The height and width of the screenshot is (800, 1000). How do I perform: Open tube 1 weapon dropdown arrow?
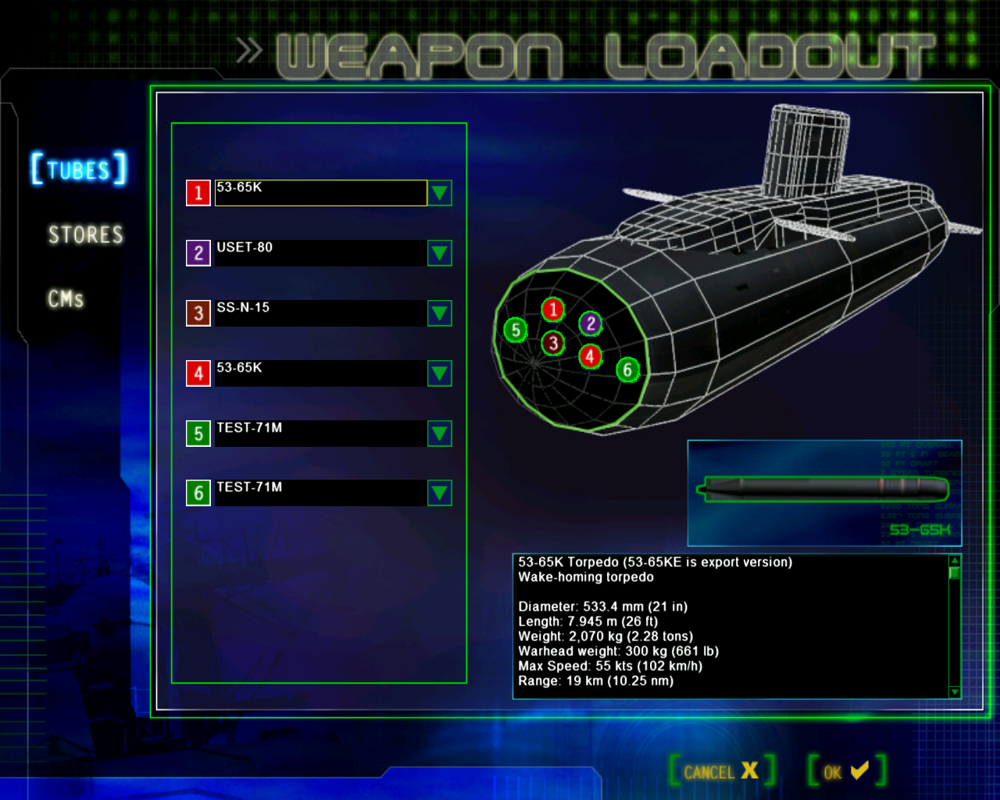tap(440, 193)
